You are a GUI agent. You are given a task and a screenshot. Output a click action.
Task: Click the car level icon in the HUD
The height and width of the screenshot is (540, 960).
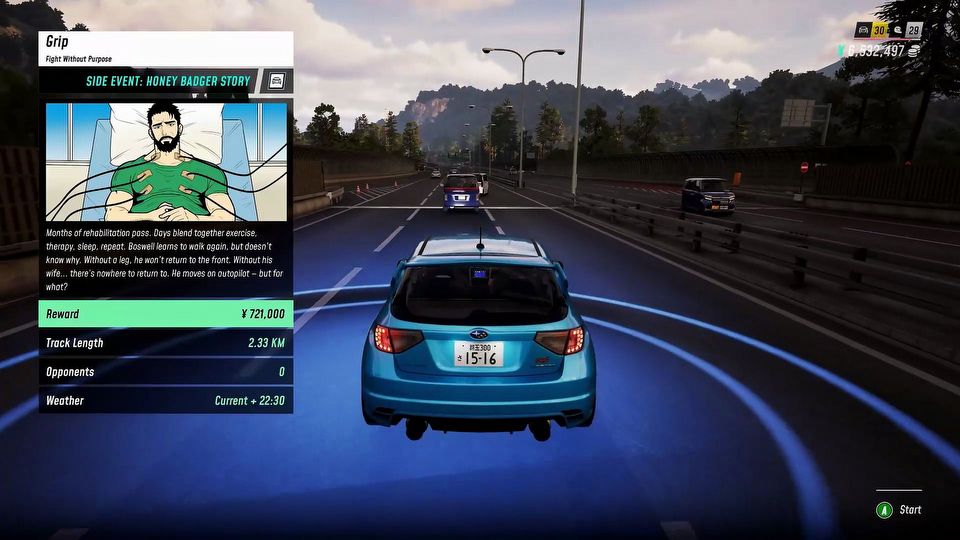point(862,30)
